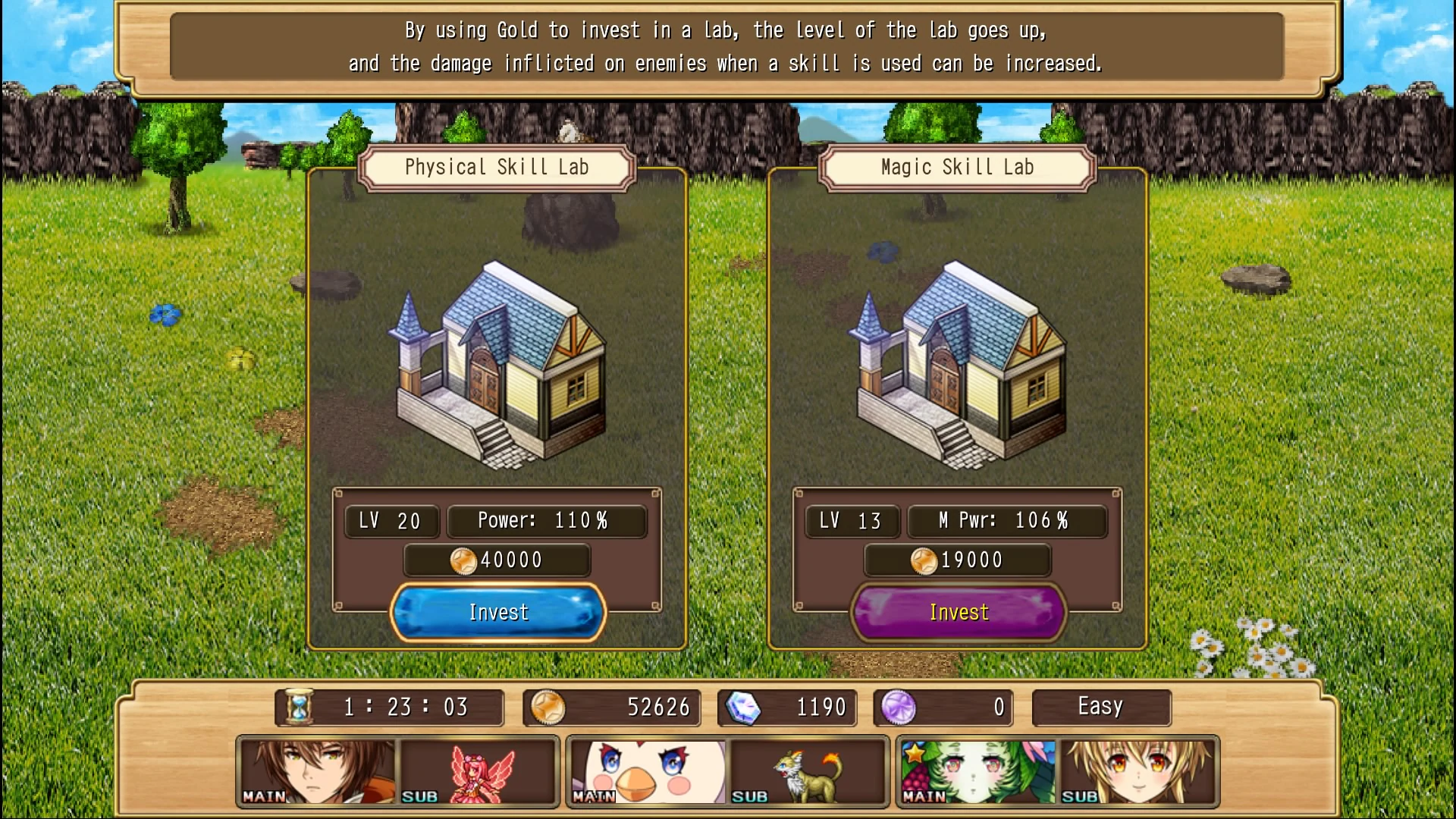Toggle the SUB slot with the cat companion
This screenshot has width=1456, height=819.
(x=808, y=770)
